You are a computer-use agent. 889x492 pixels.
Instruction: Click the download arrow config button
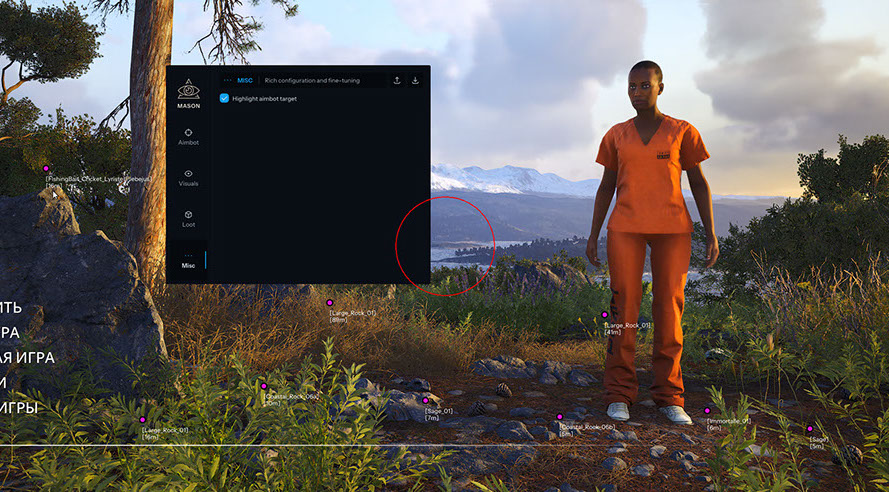pyautogui.click(x=415, y=80)
